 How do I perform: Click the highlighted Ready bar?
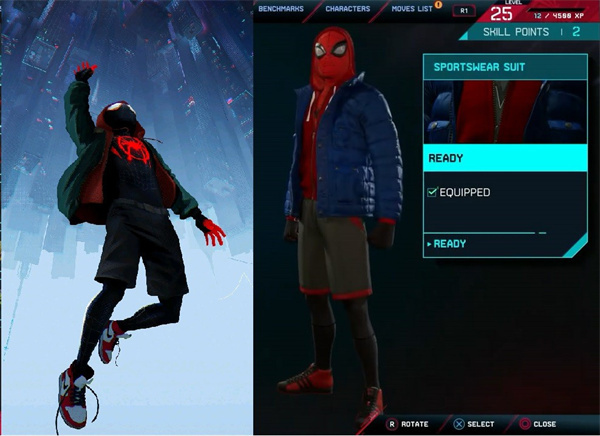(505, 158)
